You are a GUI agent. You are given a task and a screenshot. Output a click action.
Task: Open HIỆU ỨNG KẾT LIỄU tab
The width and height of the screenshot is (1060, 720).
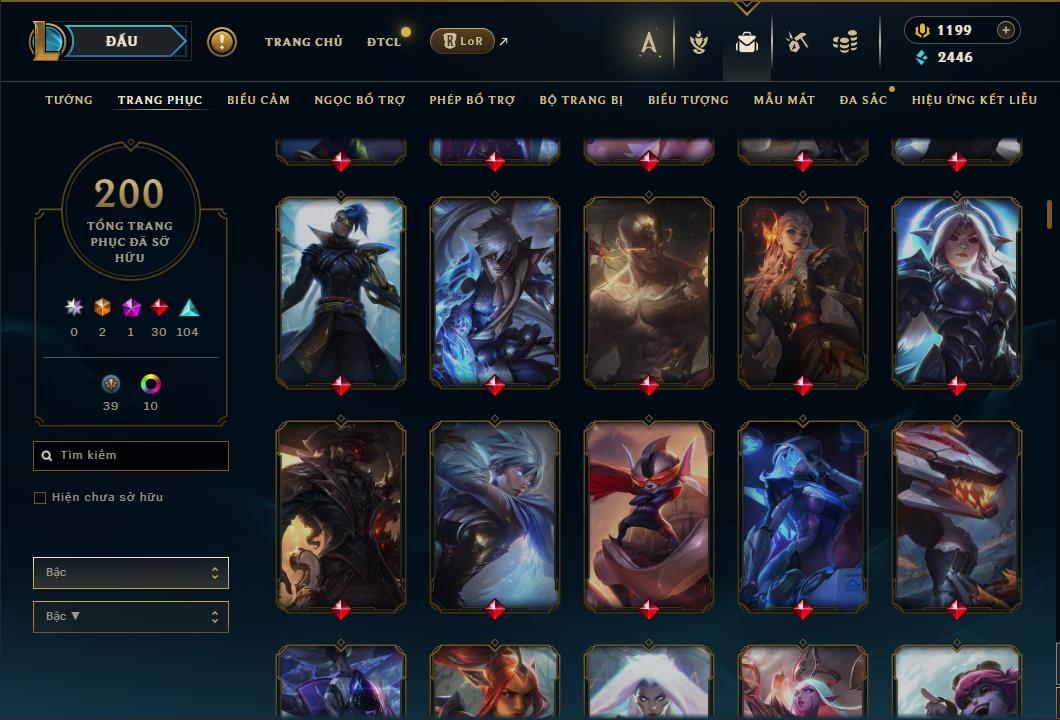974,100
